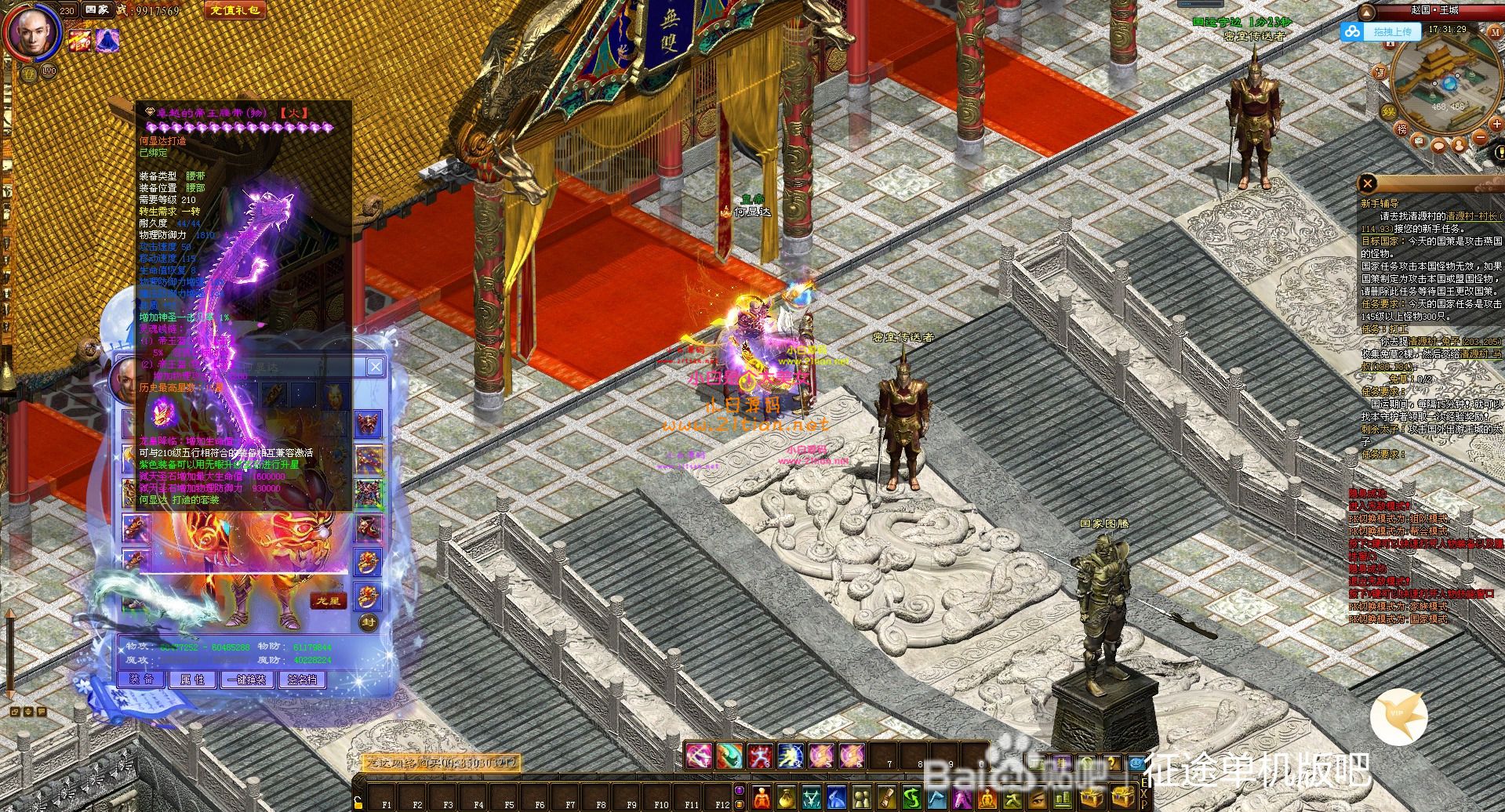Open the red 龙星 dragon star button
1505x812 pixels.
coord(328,601)
